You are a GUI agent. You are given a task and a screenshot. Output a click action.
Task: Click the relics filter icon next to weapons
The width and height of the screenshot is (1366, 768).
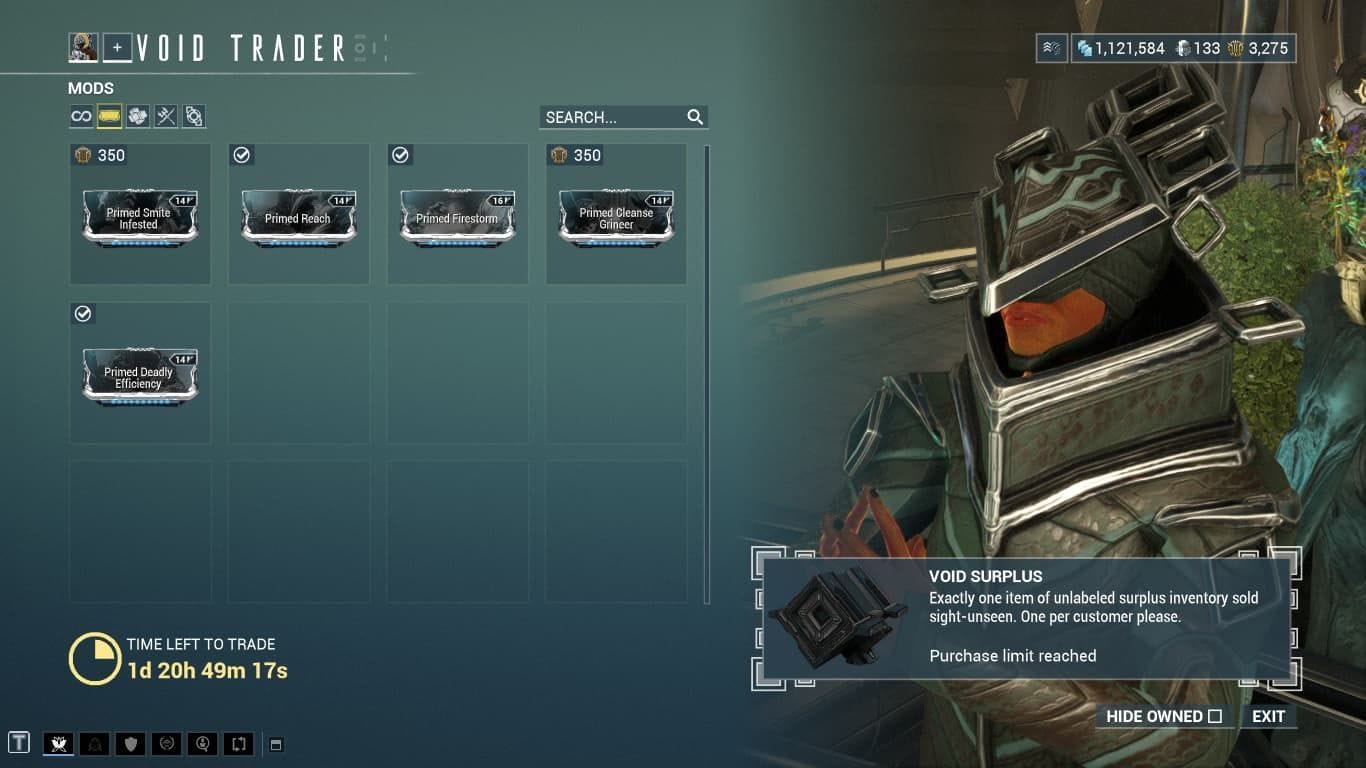194,116
